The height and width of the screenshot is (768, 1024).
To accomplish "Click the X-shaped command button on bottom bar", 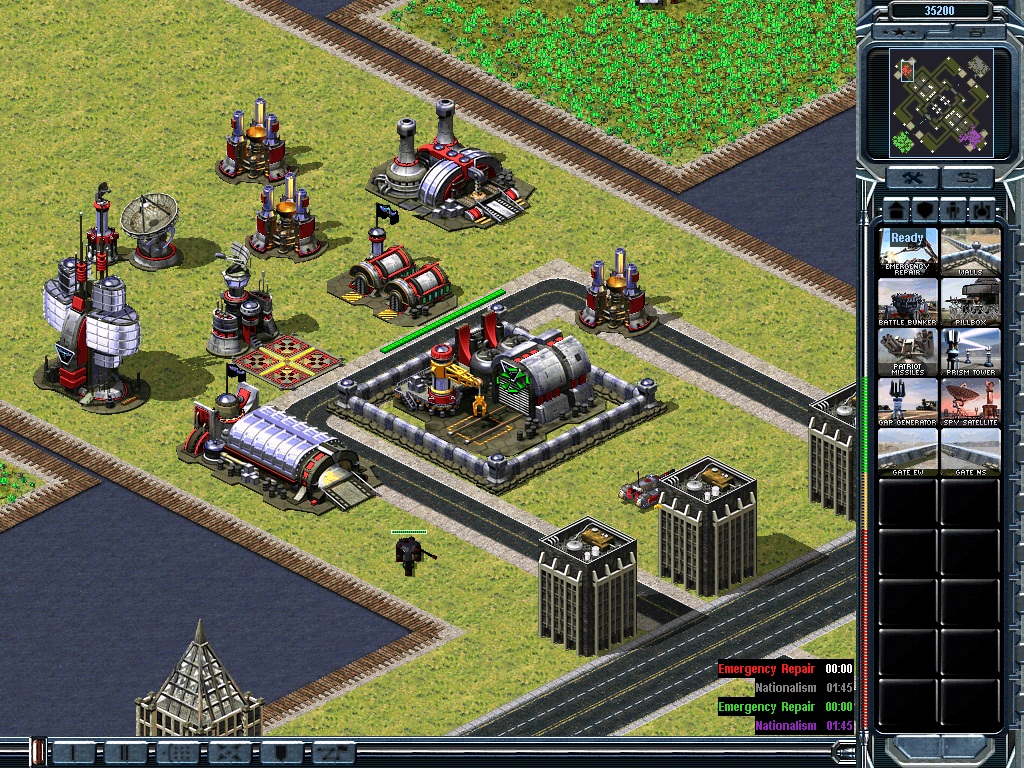I will (x=227, y=751).
